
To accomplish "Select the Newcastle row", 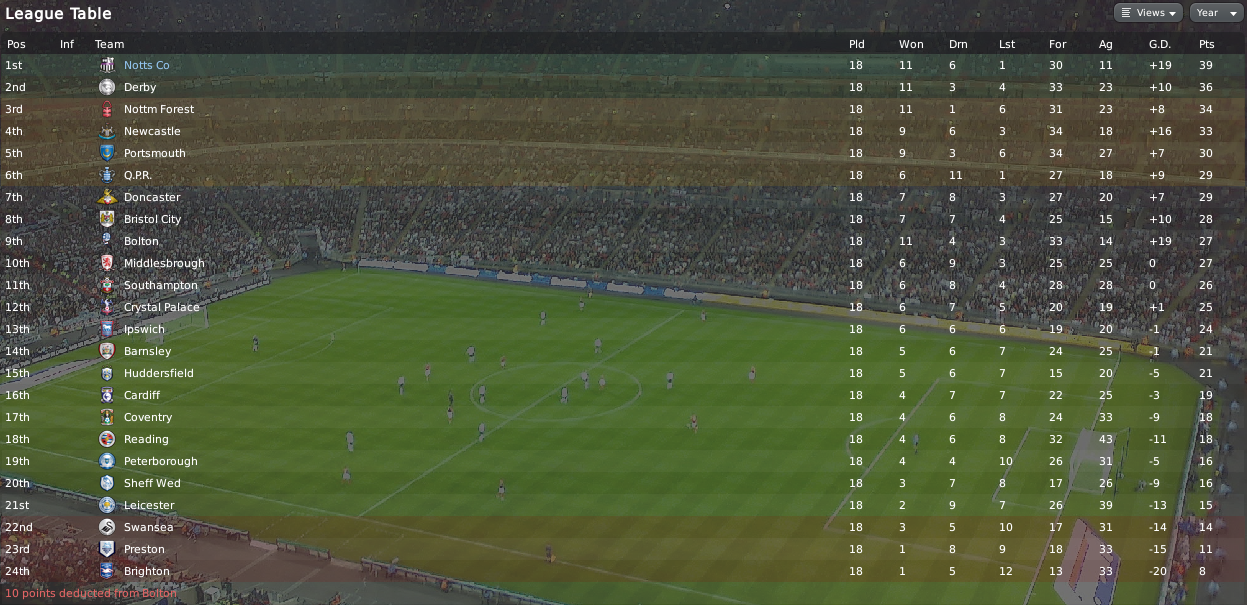I will (x=152, y=131).
